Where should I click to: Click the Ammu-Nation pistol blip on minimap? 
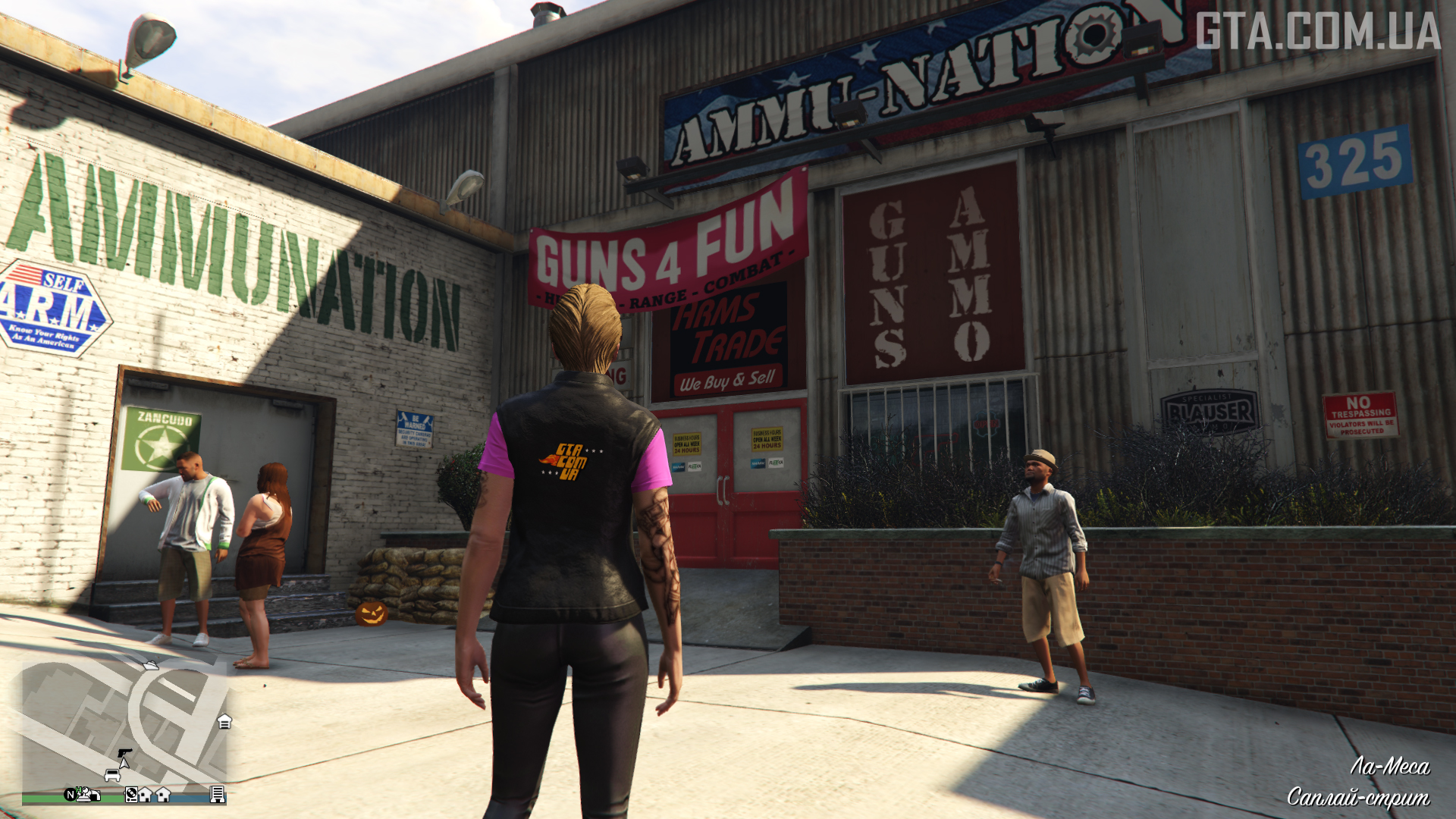(125, 753)
